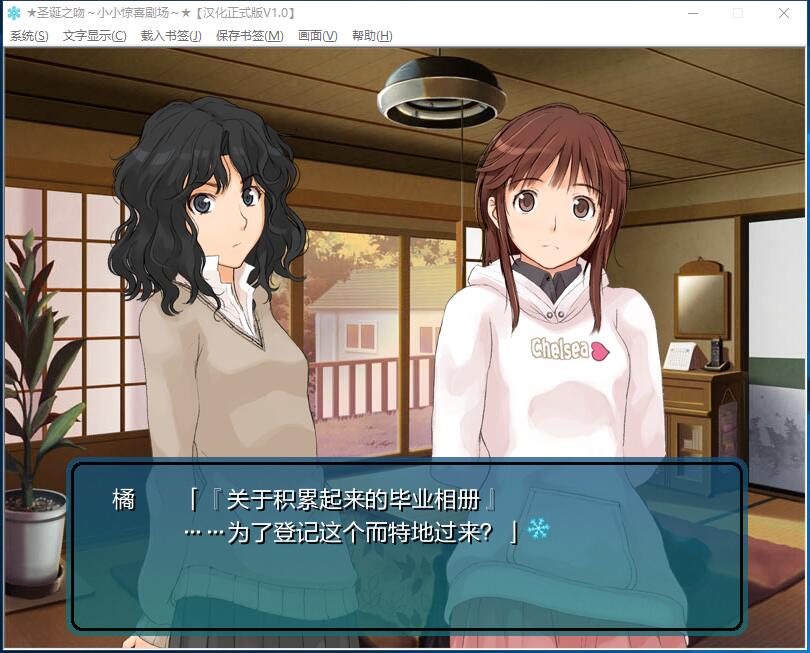Open the 系统(S) system menu
This screenshot has height=653, width=810.
click(29, 36)
